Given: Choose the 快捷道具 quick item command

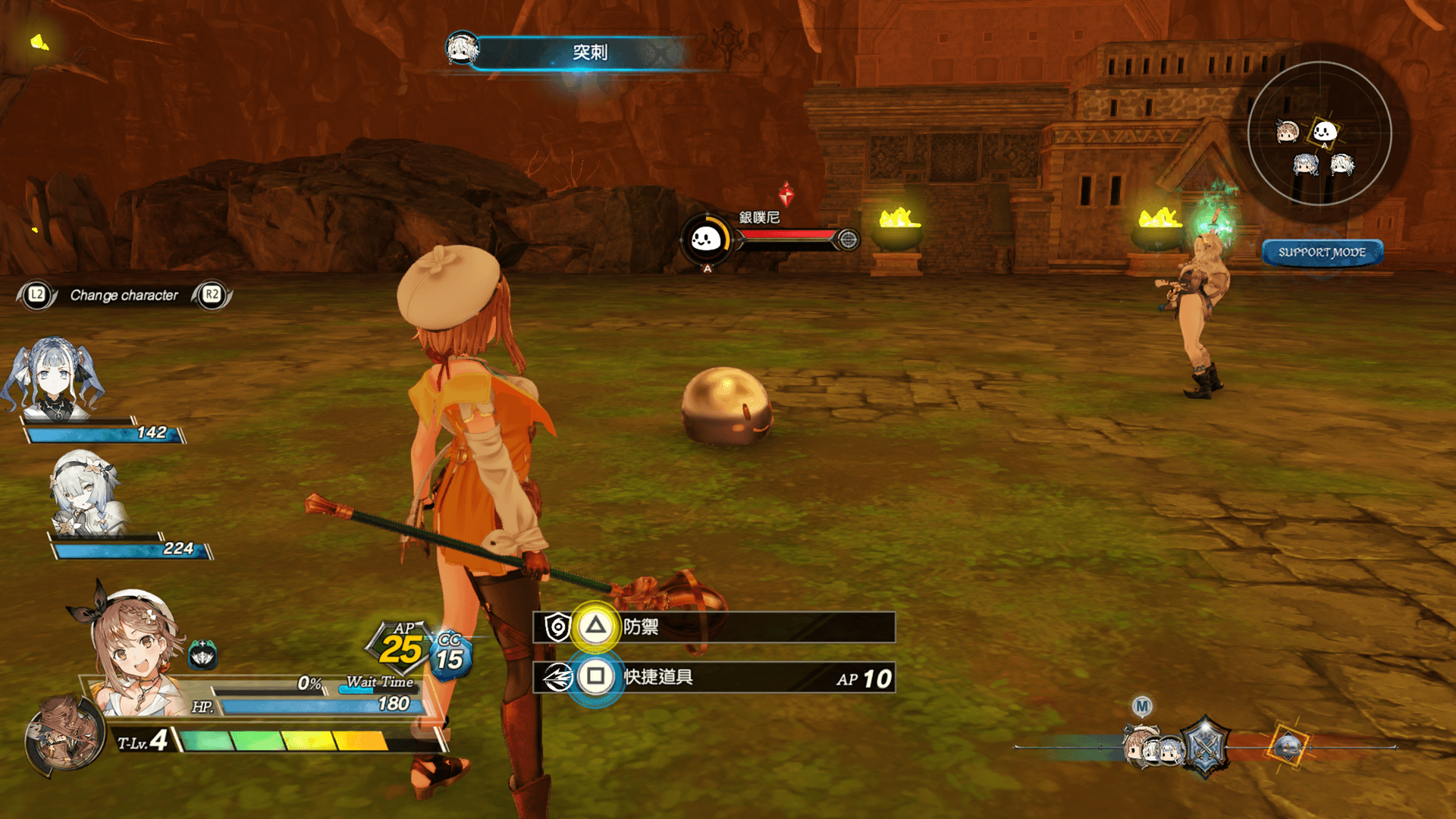Looking at the screenshot, I should tap(713, 677).
